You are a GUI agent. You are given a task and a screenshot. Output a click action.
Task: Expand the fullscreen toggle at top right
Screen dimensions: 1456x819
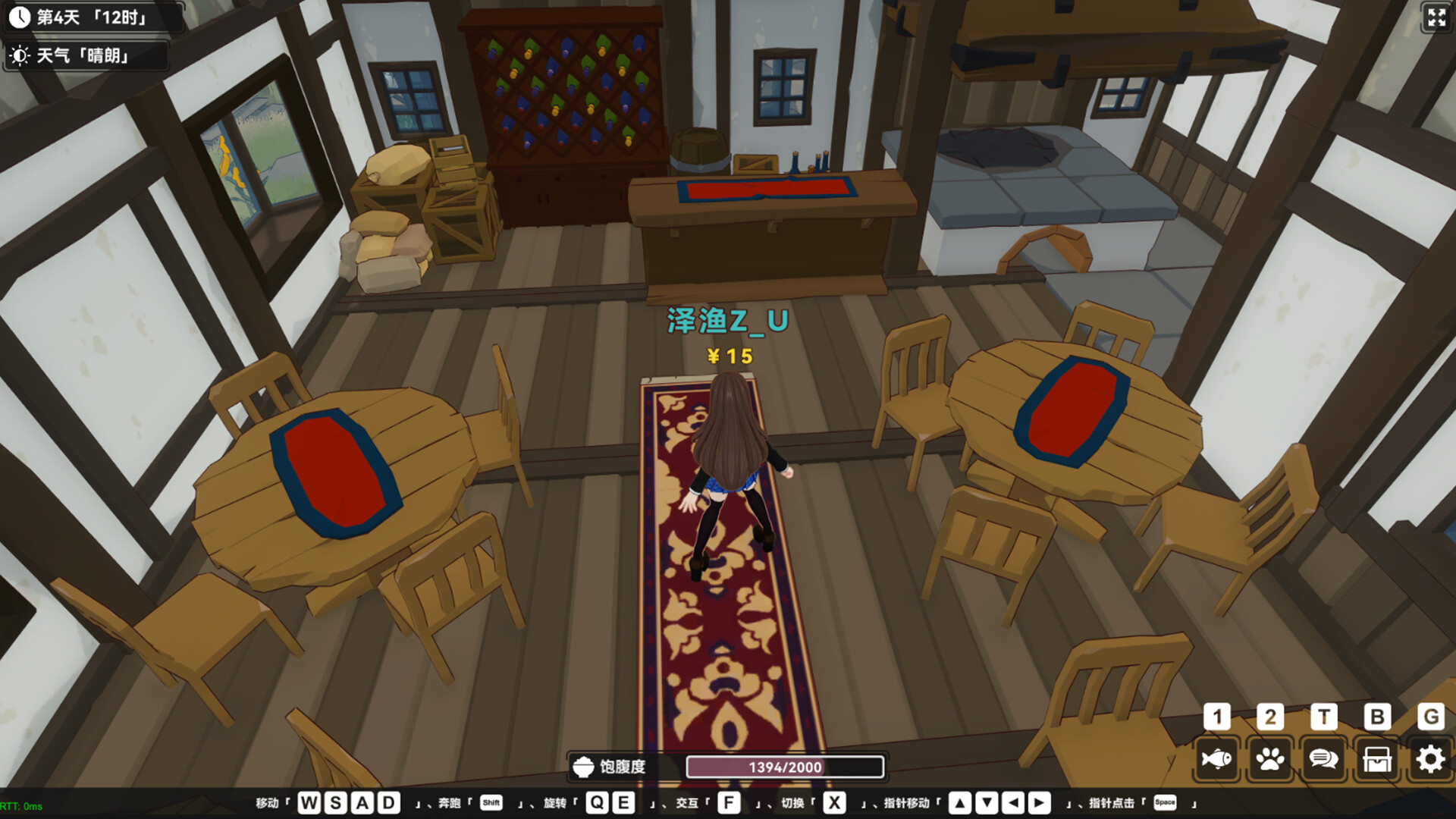click(x=1435, y=19)
